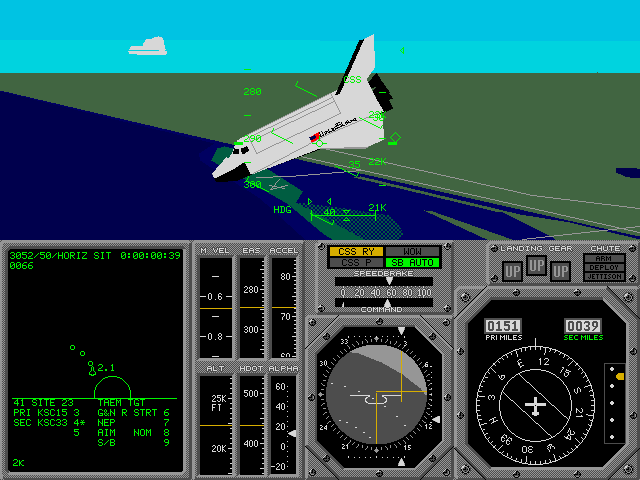The image size is (640, 480).
Task: Jettison the drag chute
Action: point(604,277)
